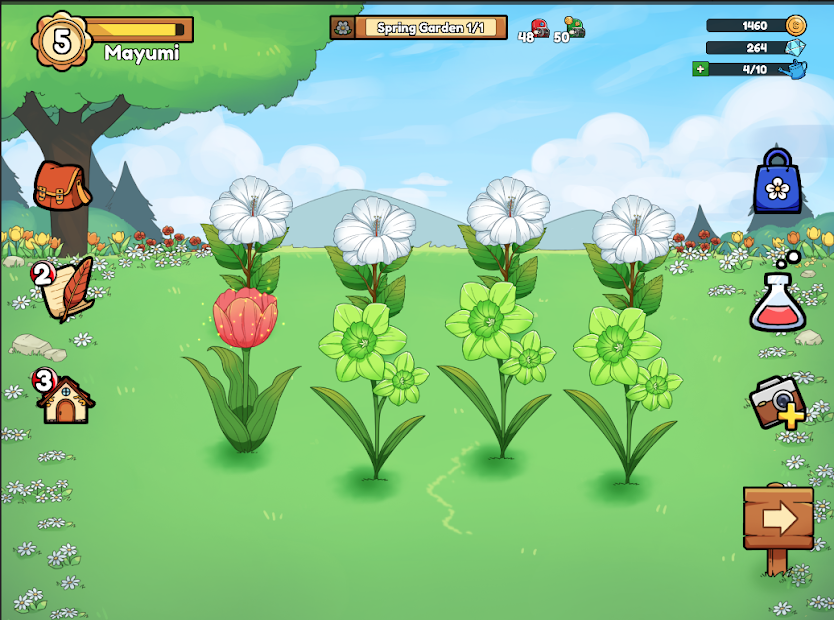This screenshot has height=620, width=834.
Task: Open the level 5 player badge
Action: click(61, 40)
